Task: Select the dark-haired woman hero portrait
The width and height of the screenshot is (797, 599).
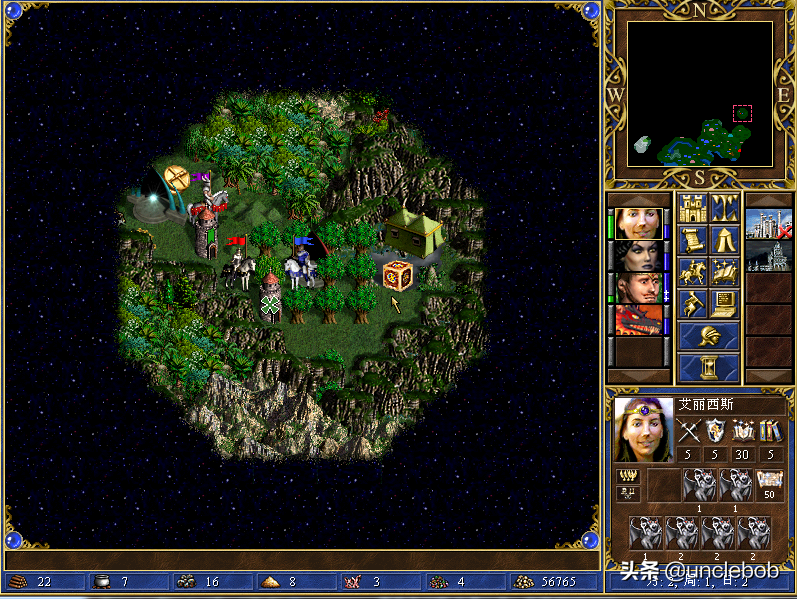Action: 637,256
